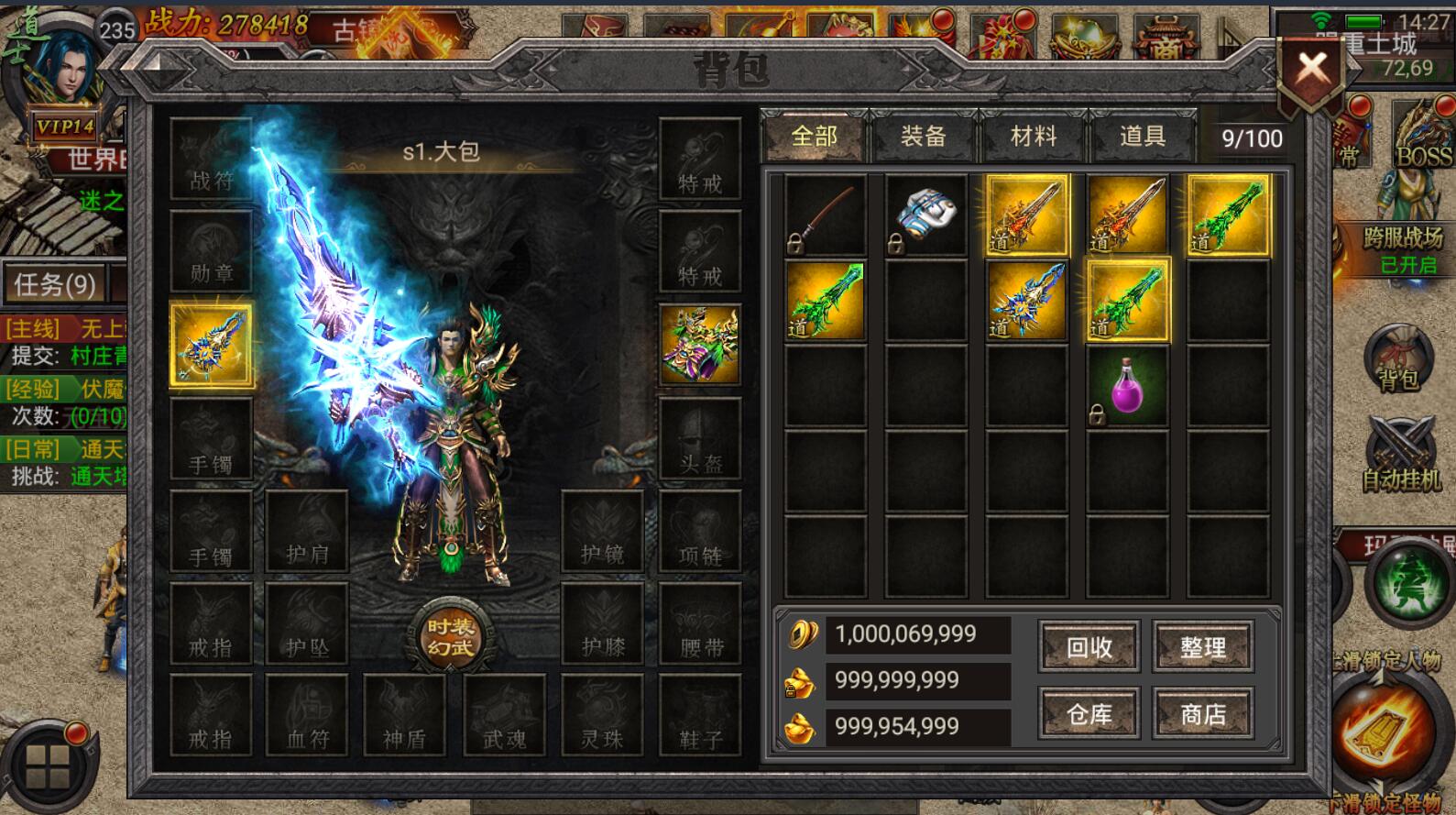
Task: Show the 道具 tab
Action: coord(1143,138)
